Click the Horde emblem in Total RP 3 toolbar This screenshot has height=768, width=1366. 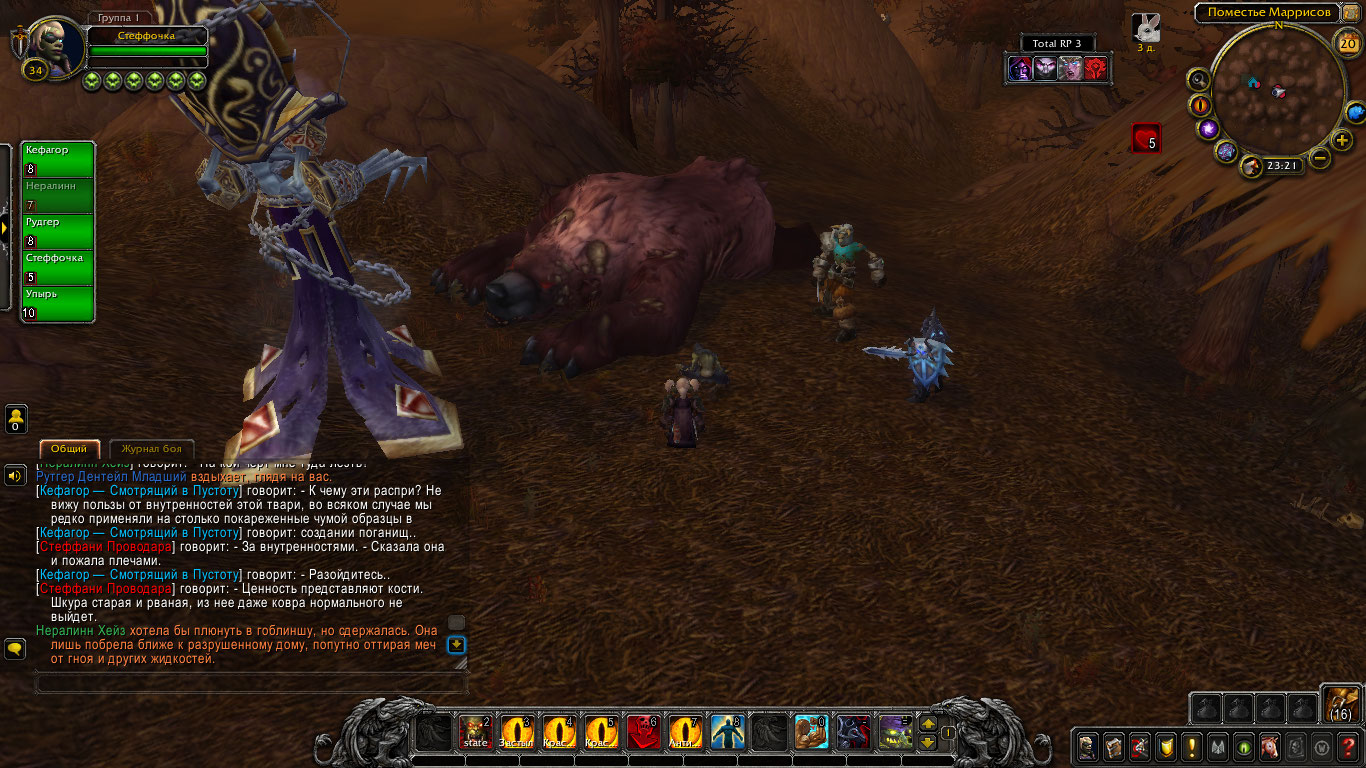click(x=1096, y=69)
